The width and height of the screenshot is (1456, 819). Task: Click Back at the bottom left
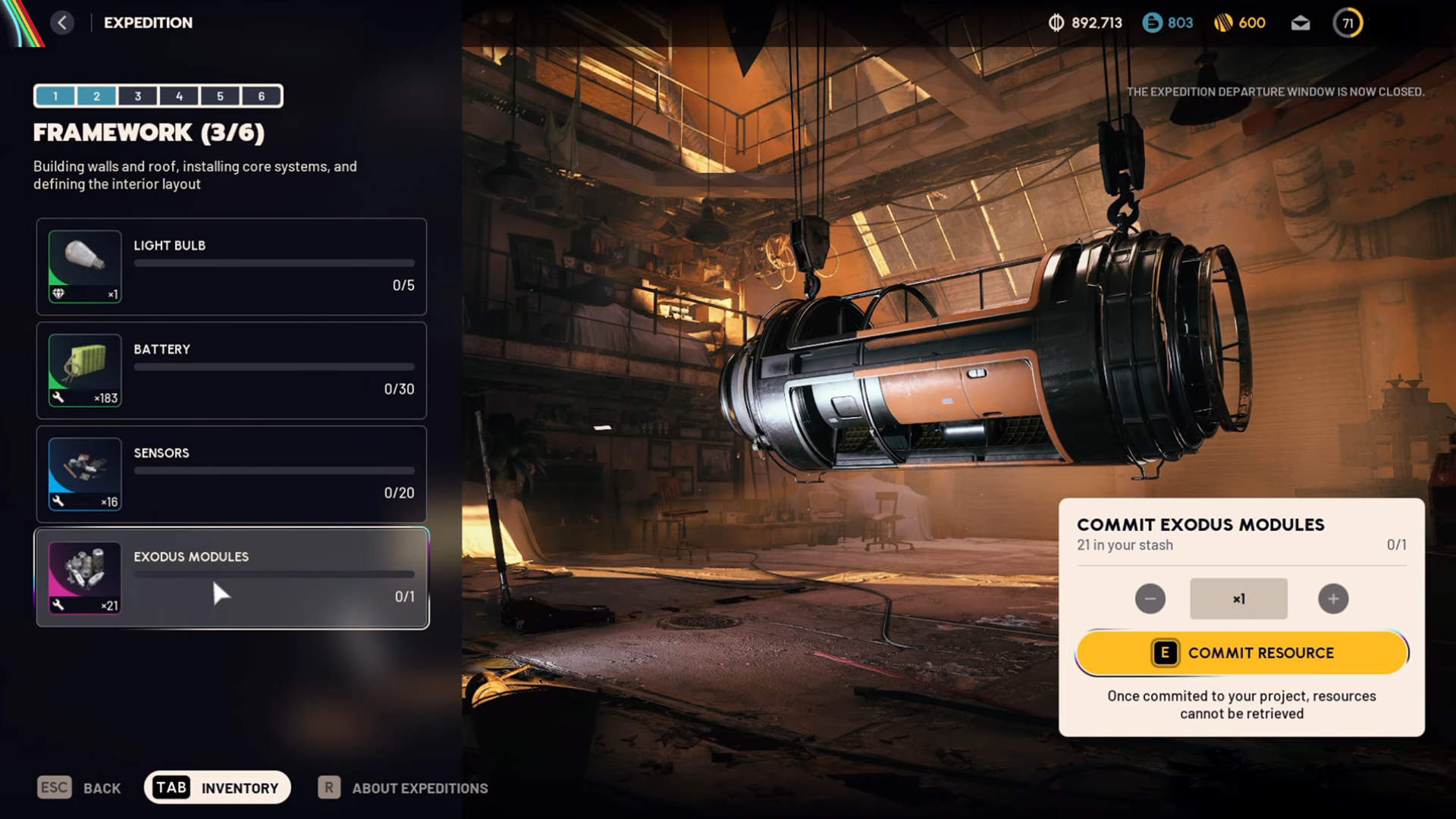coord(80,788)
